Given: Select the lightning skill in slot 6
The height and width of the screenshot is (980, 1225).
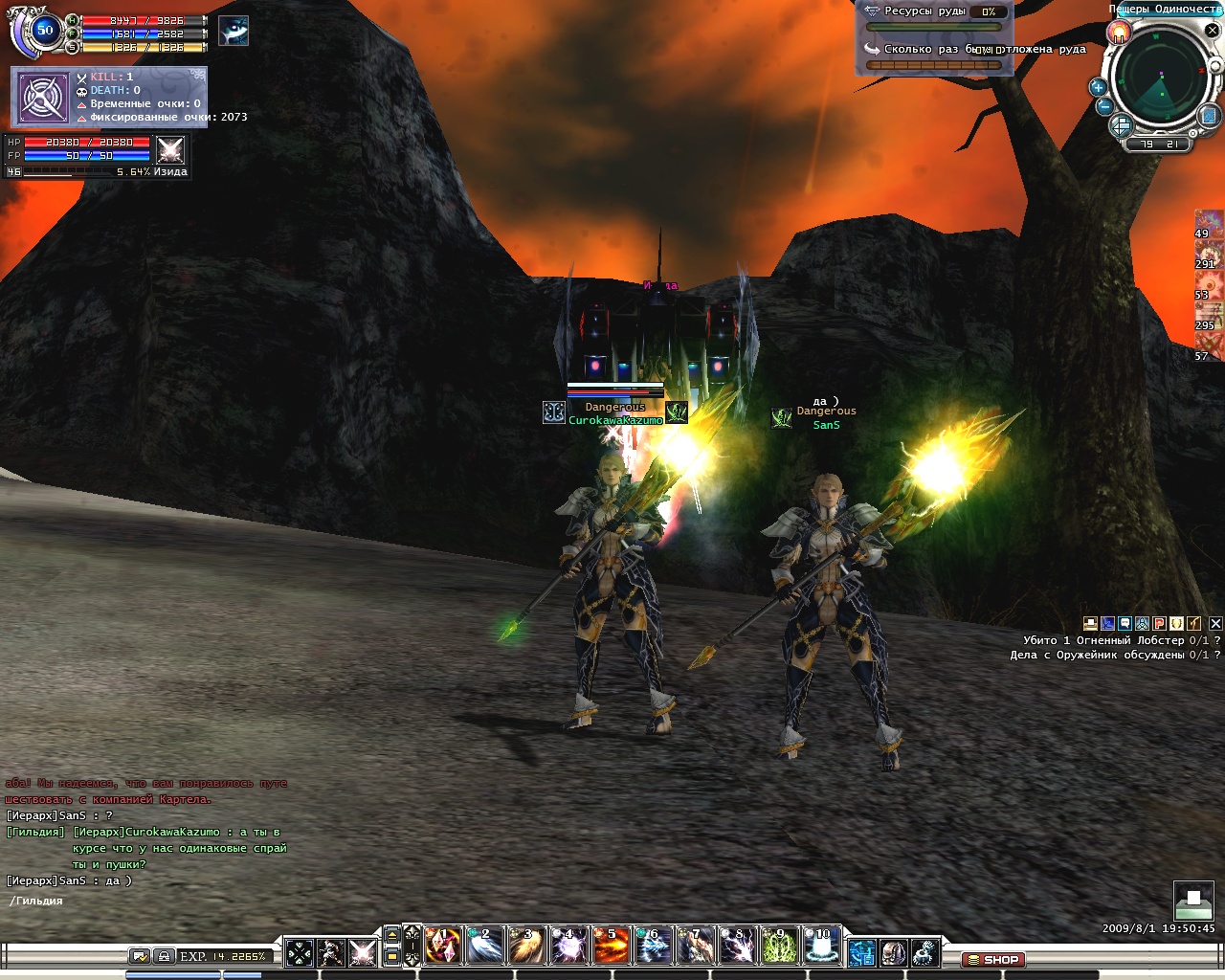Looking at the screenshot, I should (x=654, y=947).
